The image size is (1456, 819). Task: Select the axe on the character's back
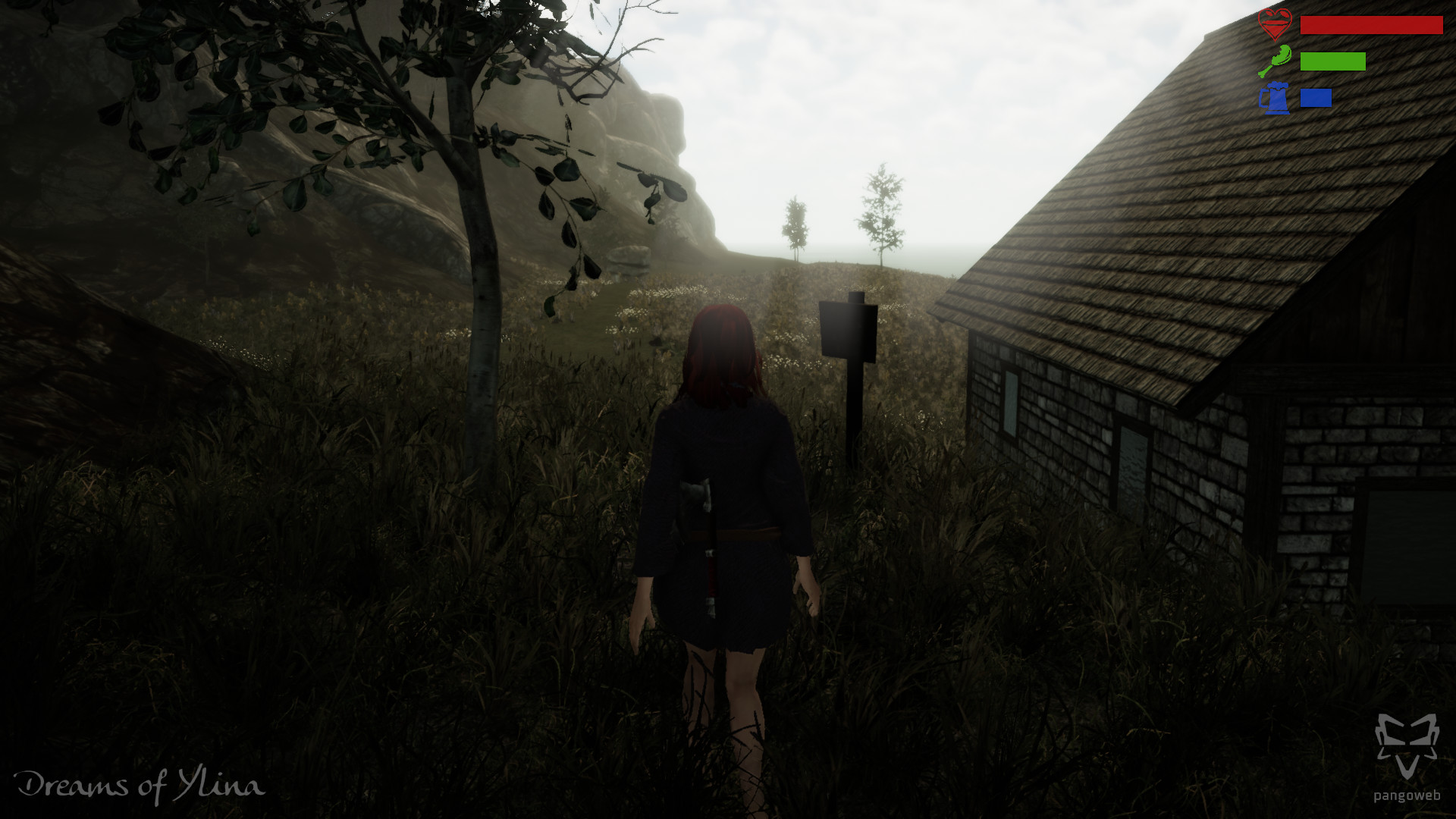(x=699, y=516)
